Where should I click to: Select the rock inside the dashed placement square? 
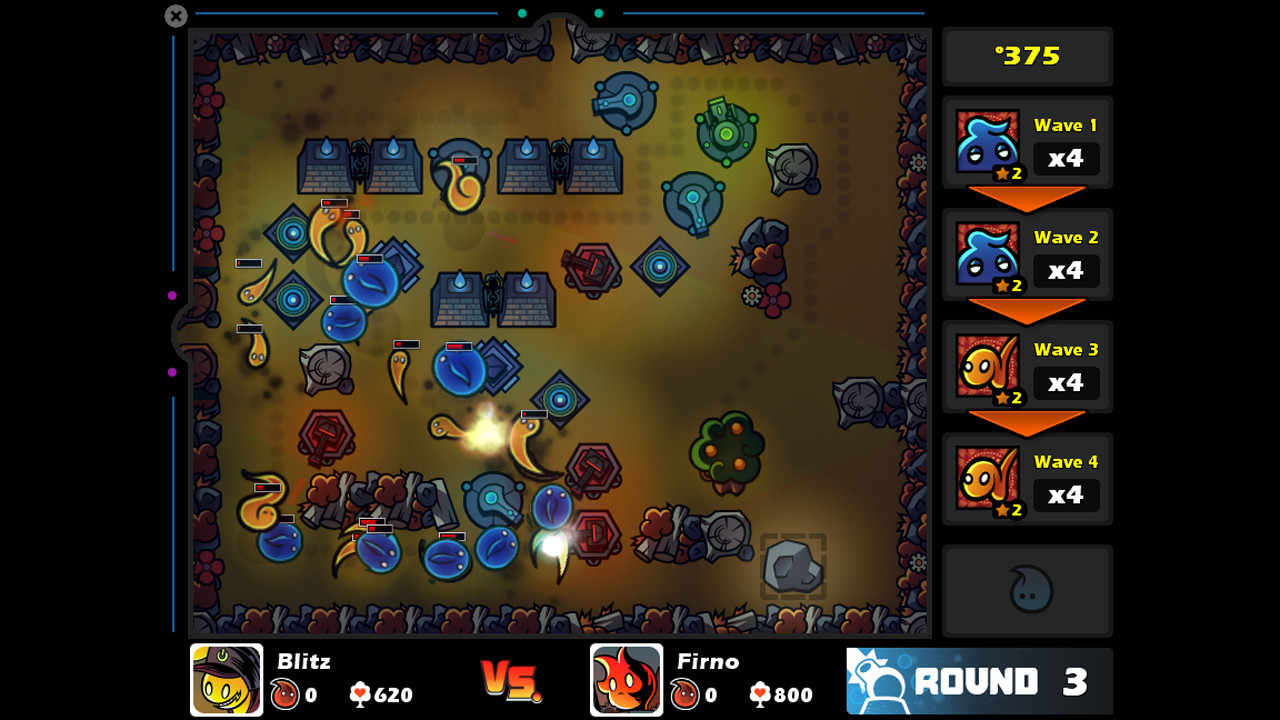click(x=793, y=564)
